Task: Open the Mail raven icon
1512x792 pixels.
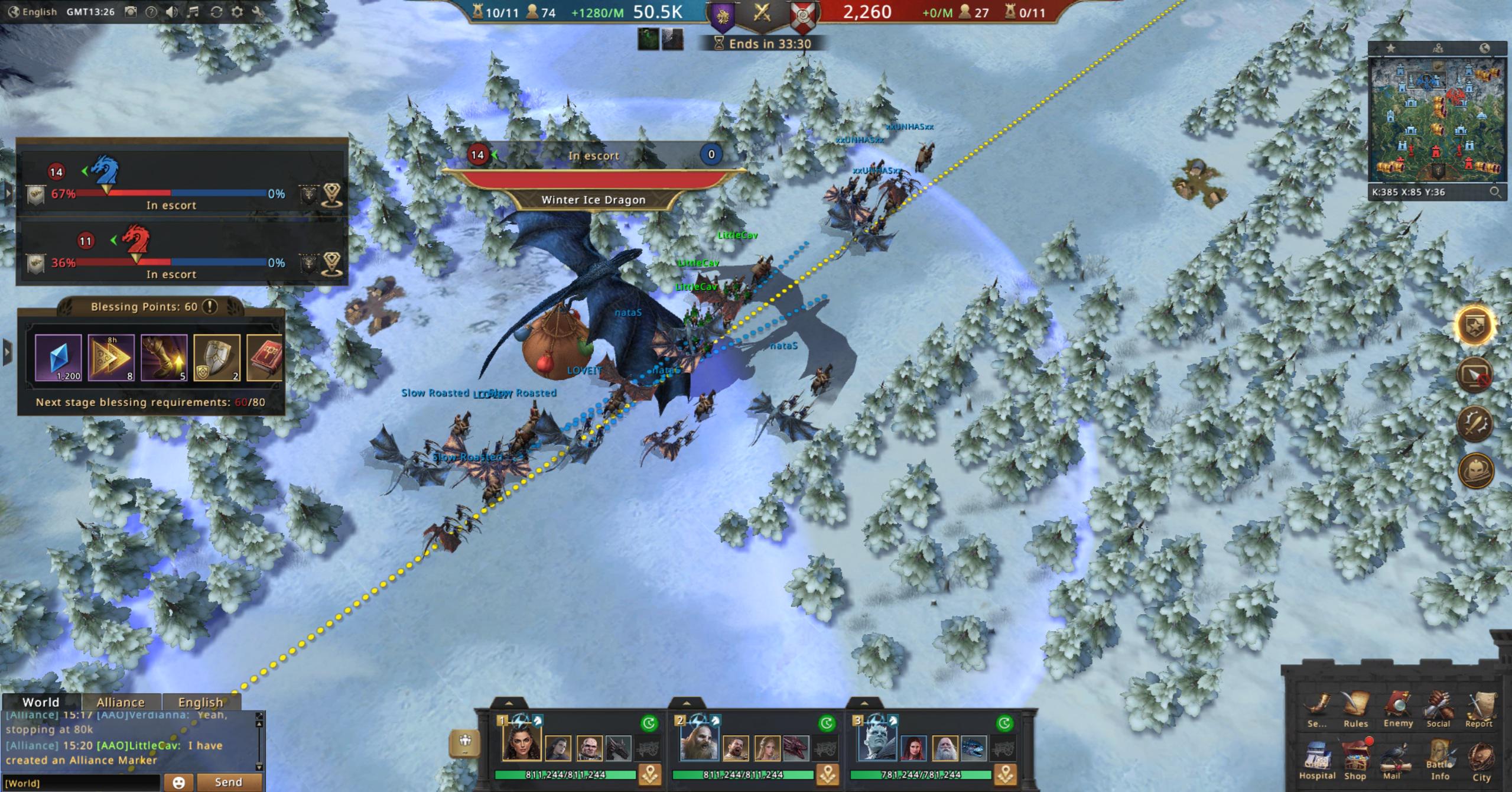Action: point(1393,760)
